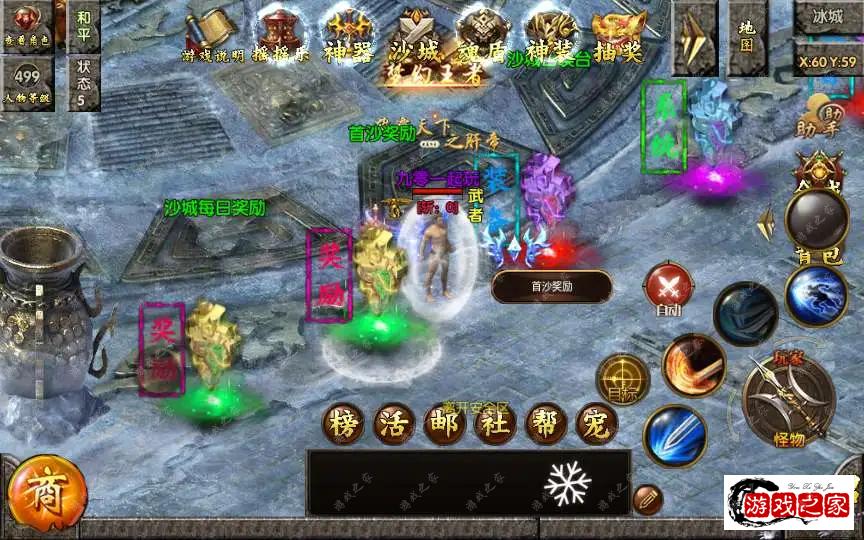Open the 地图 map button
This screenshot has height=540, width=864.
747,37
